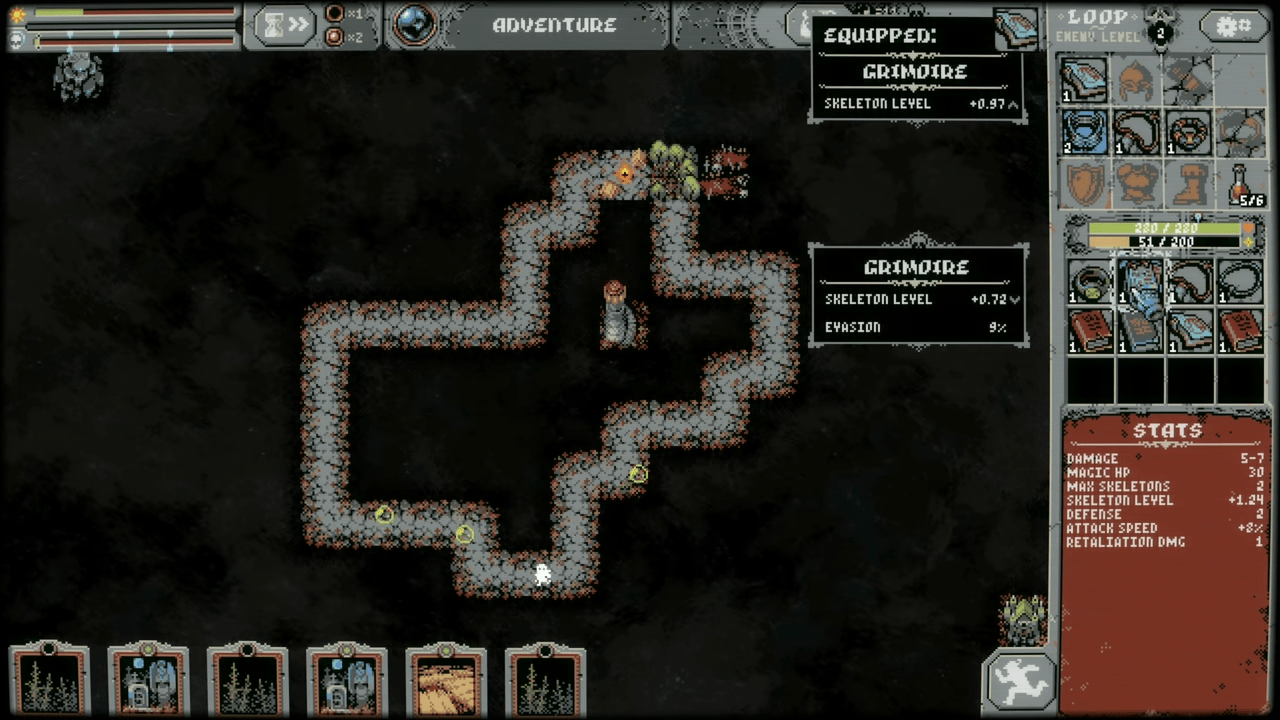Select the fast-forward speed arrows icon
Image resolution: width=1280 pixels, height=720 pixels.
click(x=299, y=25)
